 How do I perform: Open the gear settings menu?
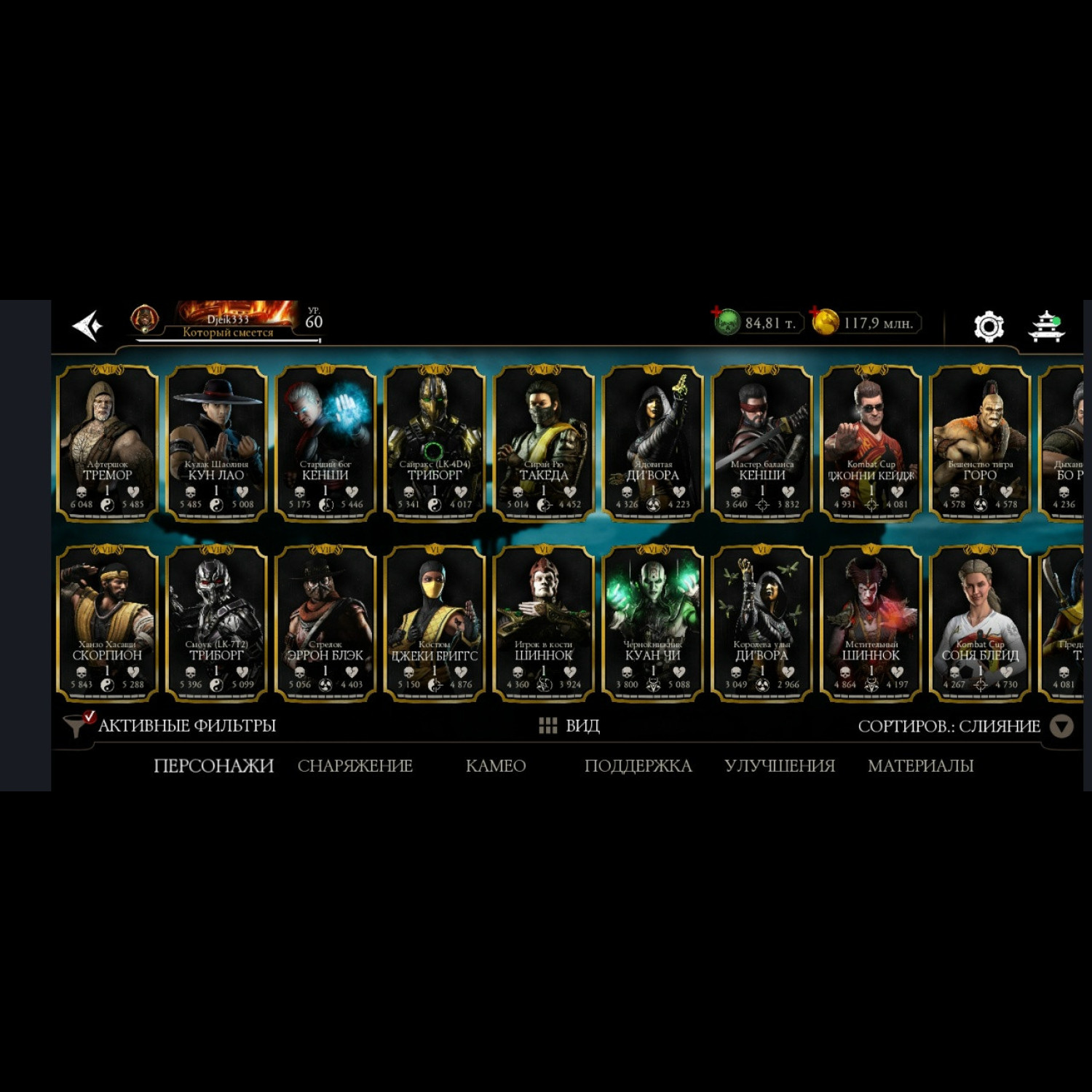coord(989,326)
